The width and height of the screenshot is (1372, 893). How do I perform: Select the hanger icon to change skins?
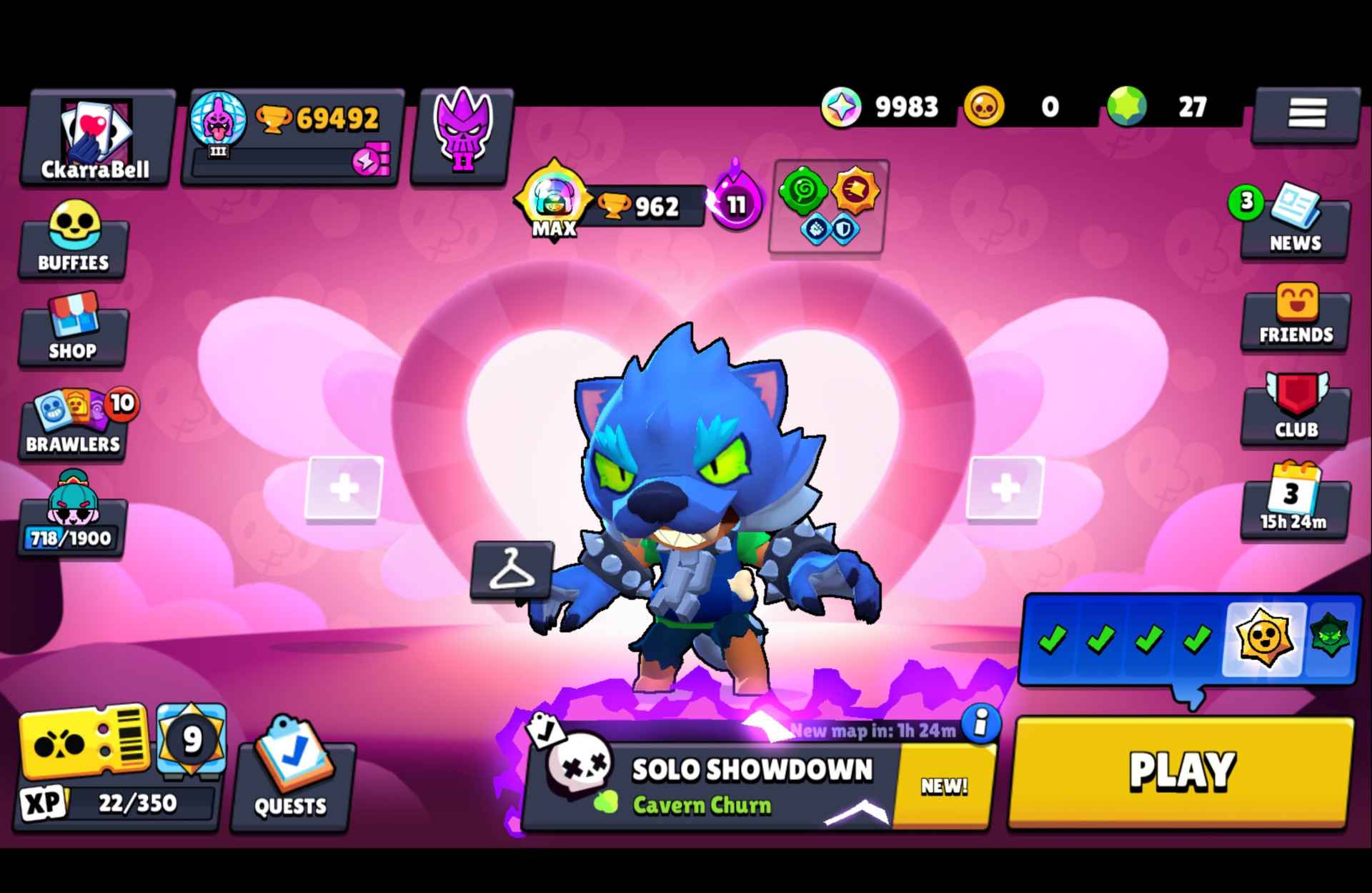point(512,572)
